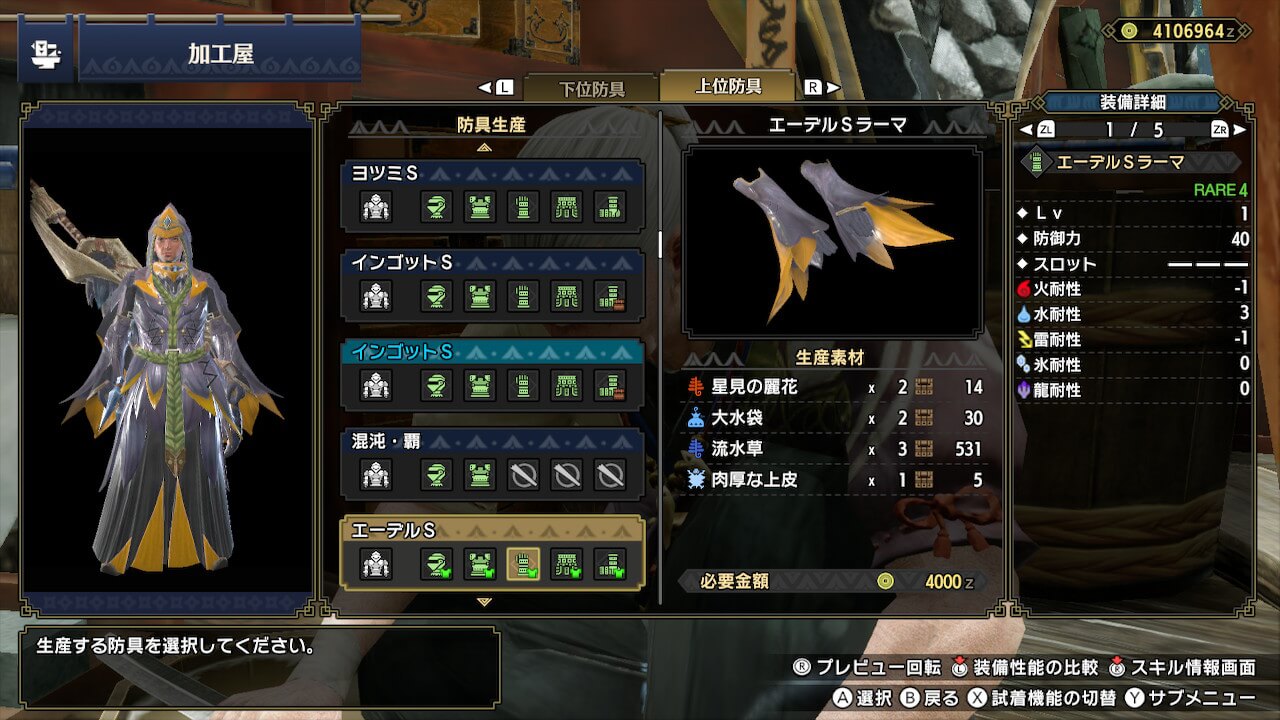Choose the ヨツミS armor set row
The height and width of the screenshot is (720, 1280).
coord(492,173)
